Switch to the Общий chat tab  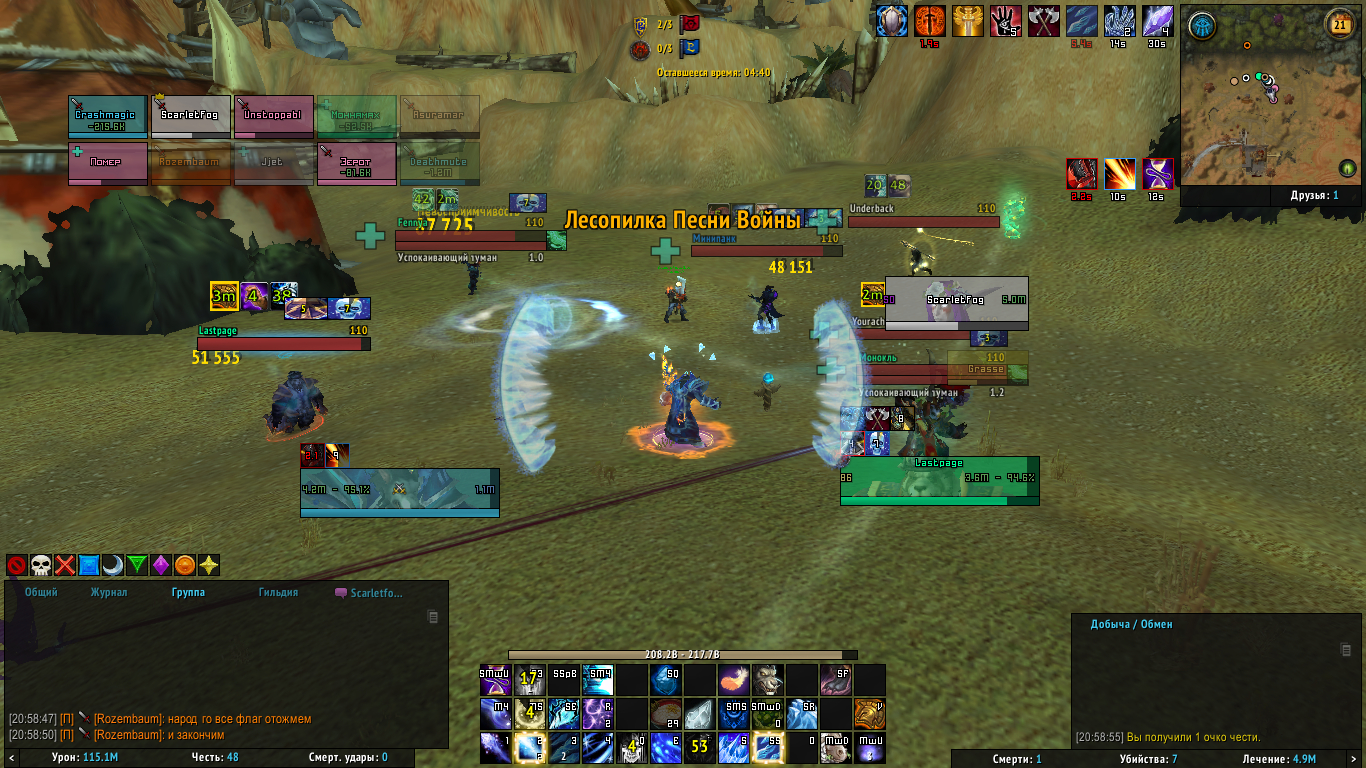[41, 592]
